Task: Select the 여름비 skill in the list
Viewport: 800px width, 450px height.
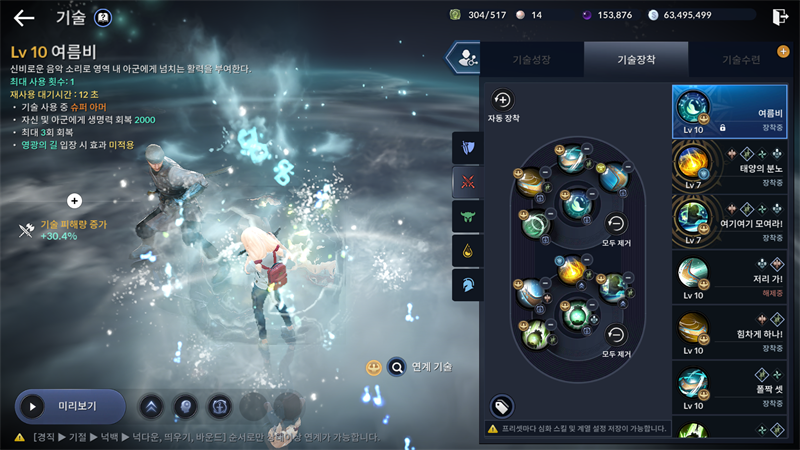Action: [x=730, y=111]
